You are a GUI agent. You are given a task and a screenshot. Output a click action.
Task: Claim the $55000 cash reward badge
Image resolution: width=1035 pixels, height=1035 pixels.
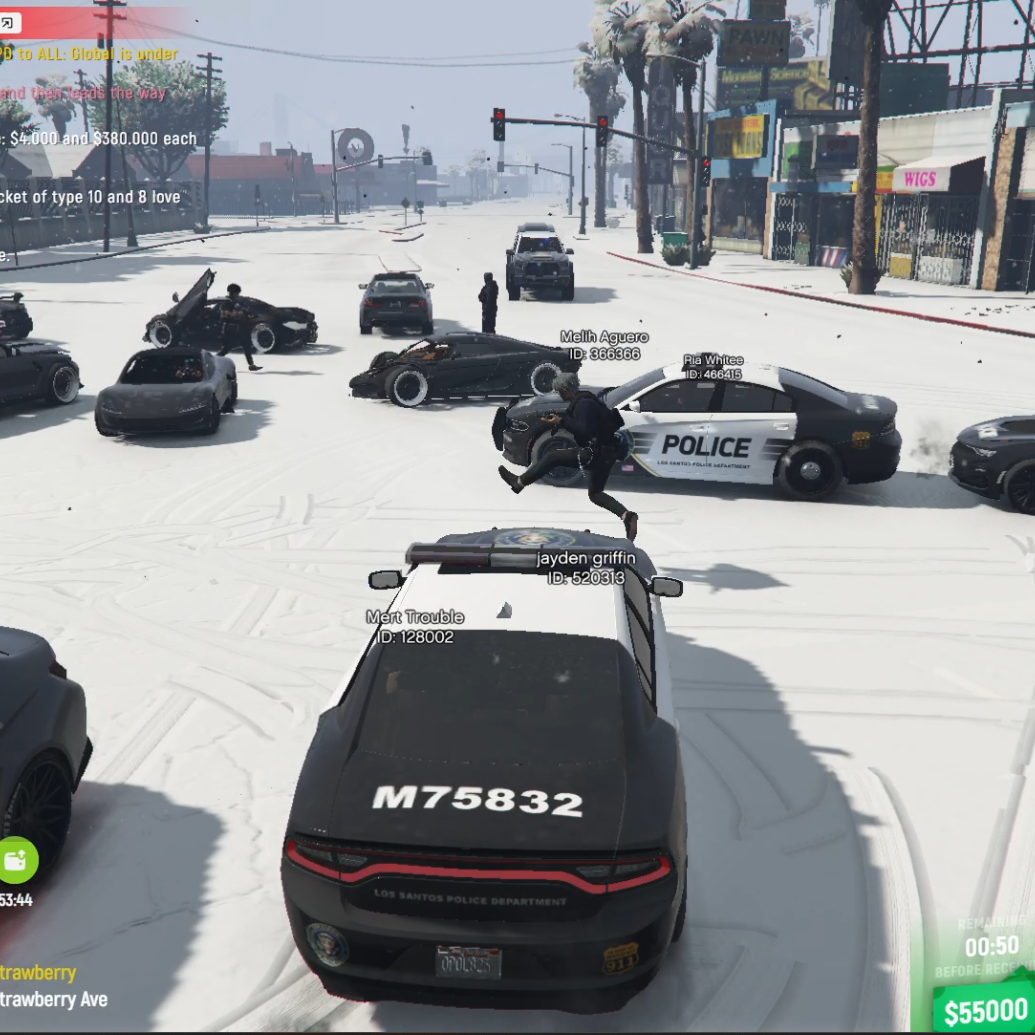pyautogui.click(x=985, y=1010)
